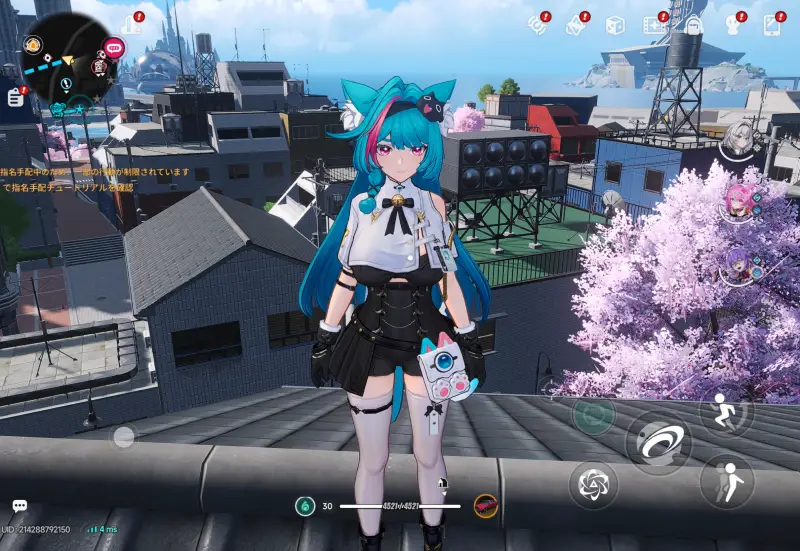Select the orange round item icon beside HP bar
Screen dimensions: 800x551
tap(486, 506)
